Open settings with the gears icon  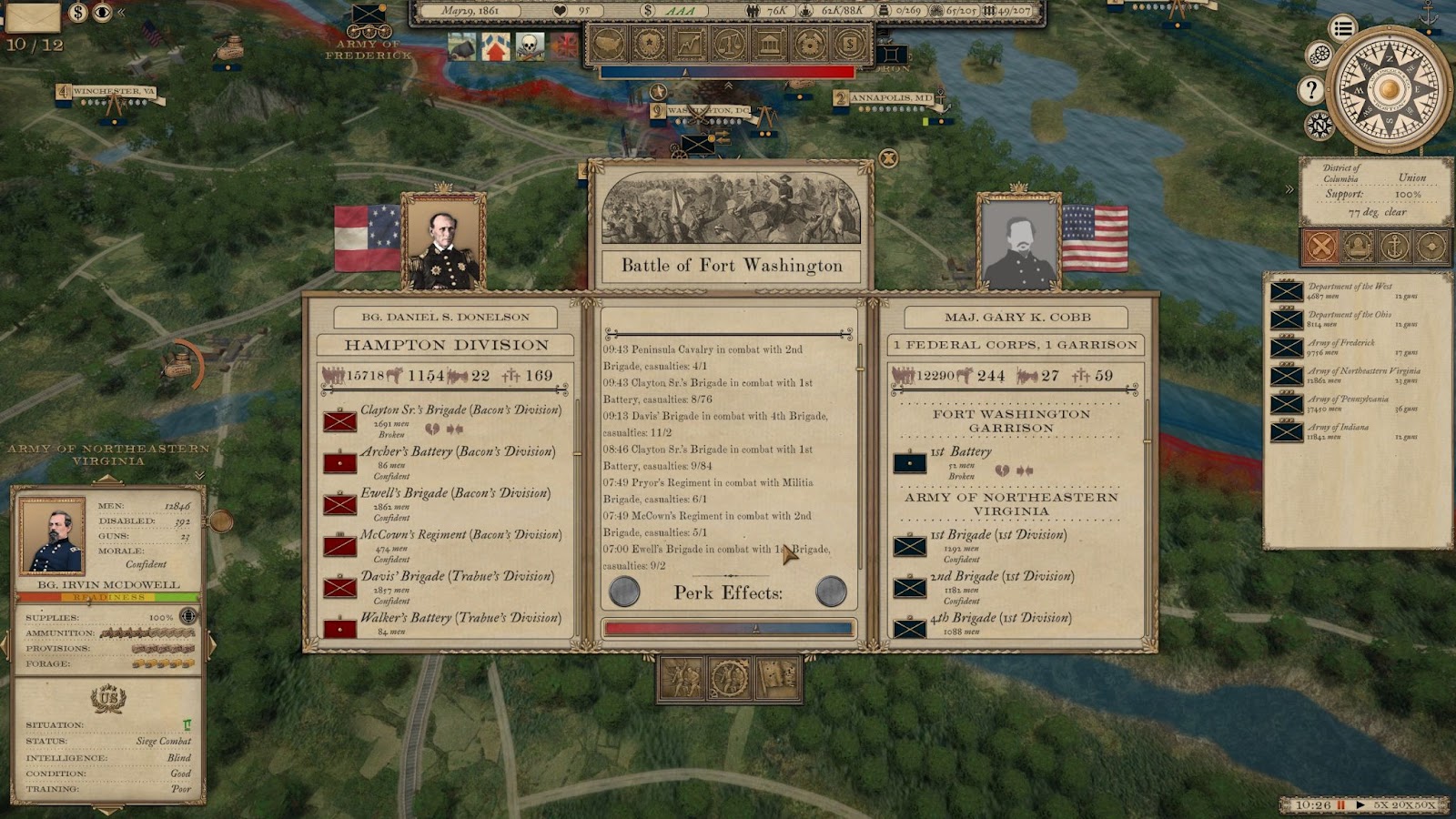pos(1319,56)
